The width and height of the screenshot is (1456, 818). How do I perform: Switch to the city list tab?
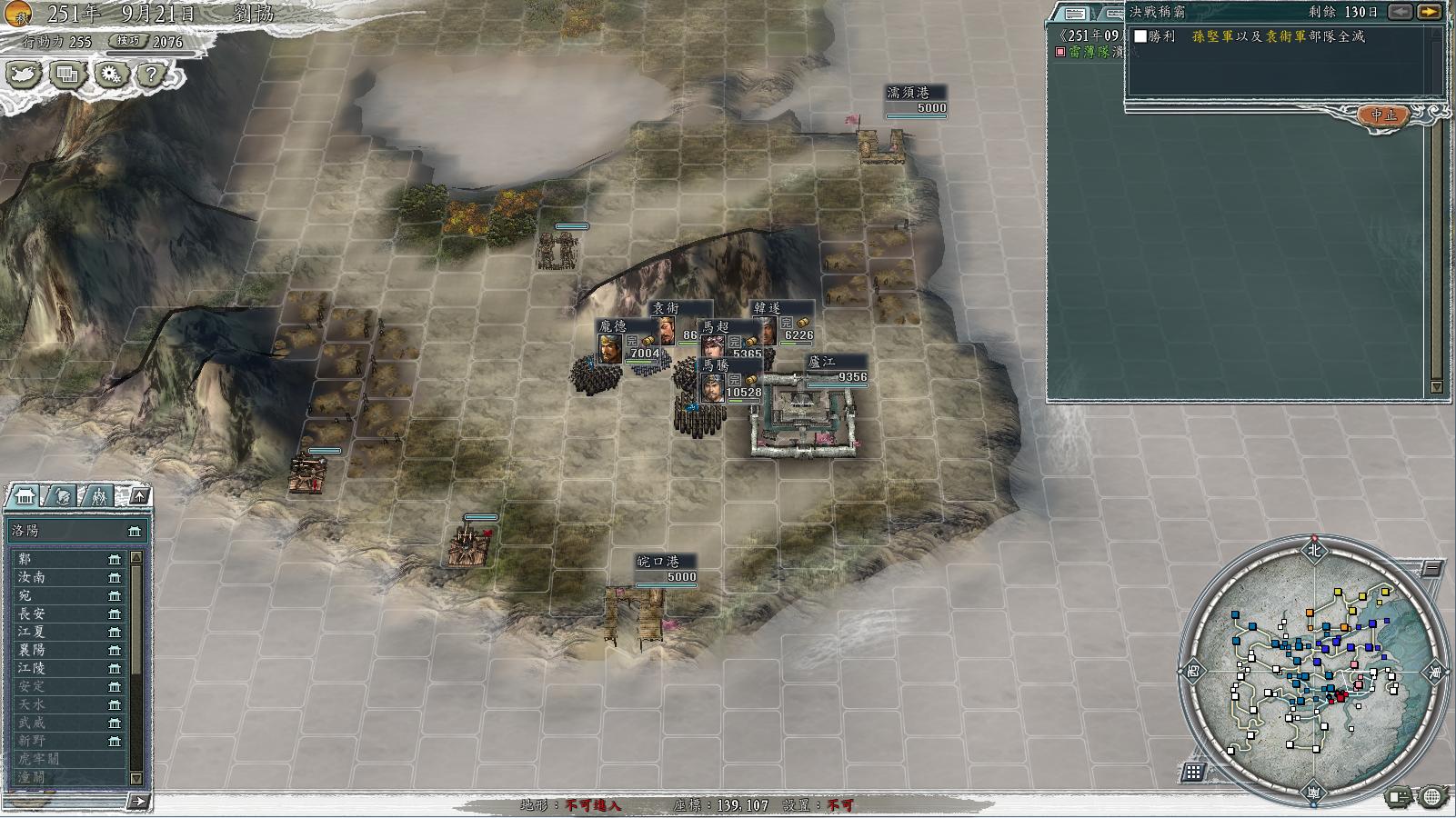tap(25, 495)
